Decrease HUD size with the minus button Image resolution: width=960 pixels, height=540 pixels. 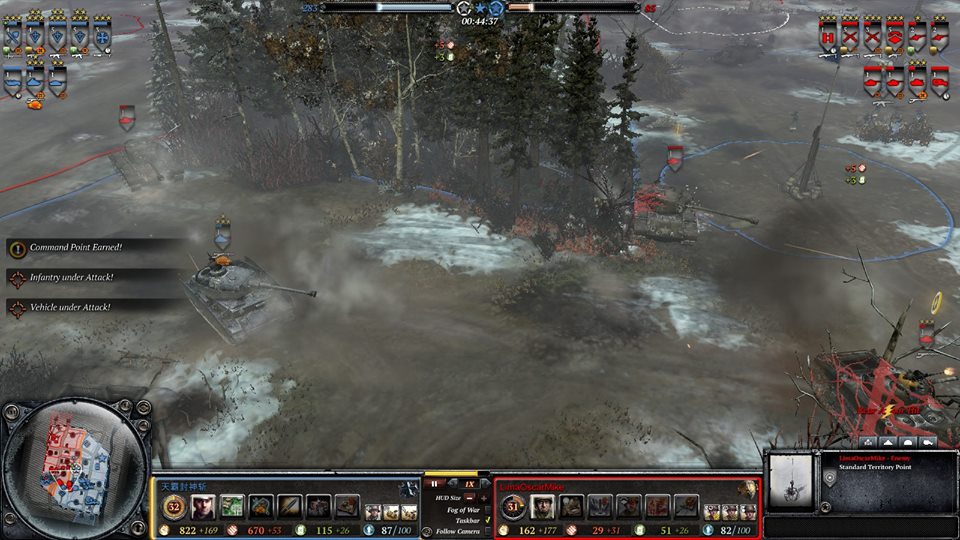(470, 497)
